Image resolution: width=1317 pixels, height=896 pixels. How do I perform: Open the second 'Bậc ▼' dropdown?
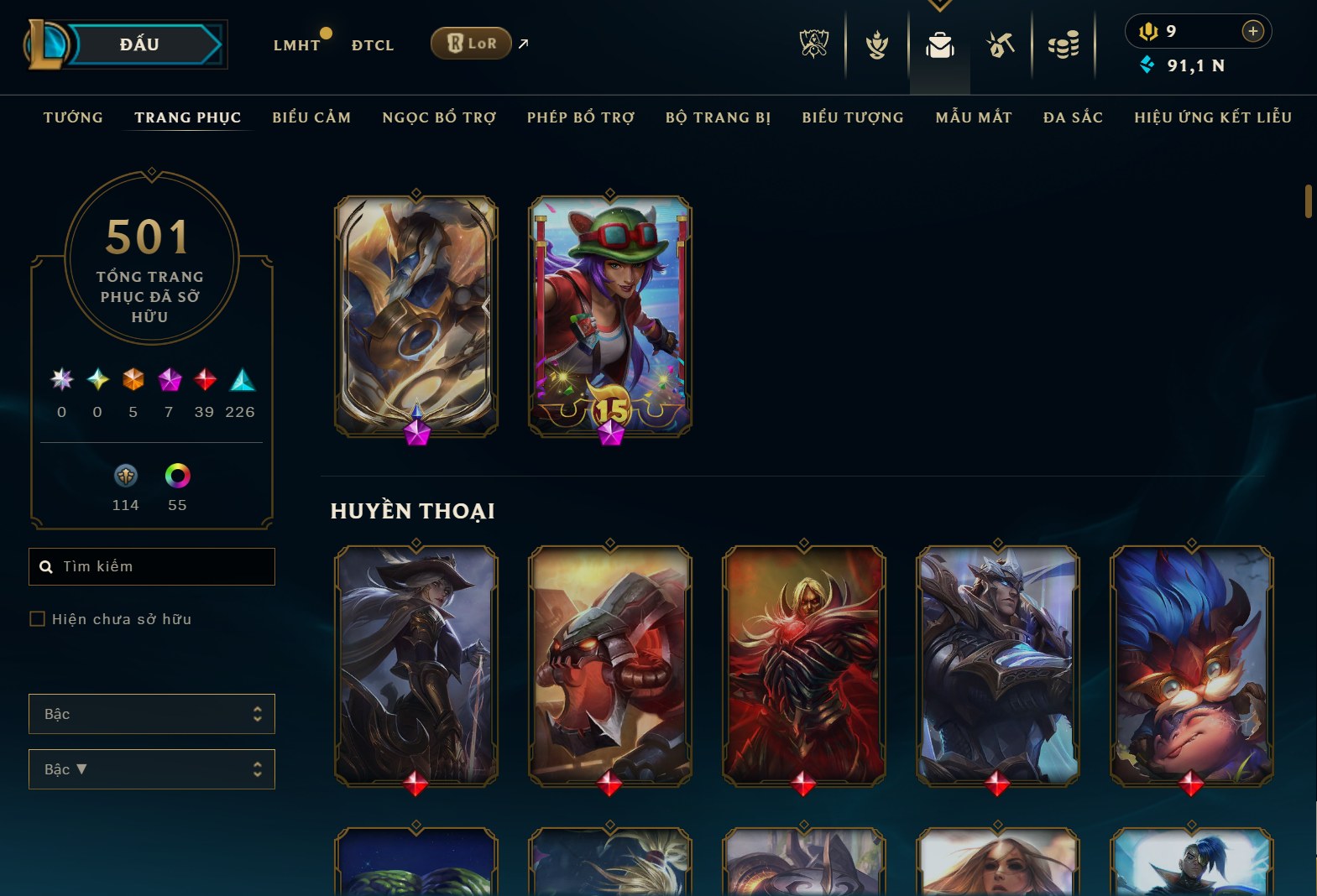[151, 768]
